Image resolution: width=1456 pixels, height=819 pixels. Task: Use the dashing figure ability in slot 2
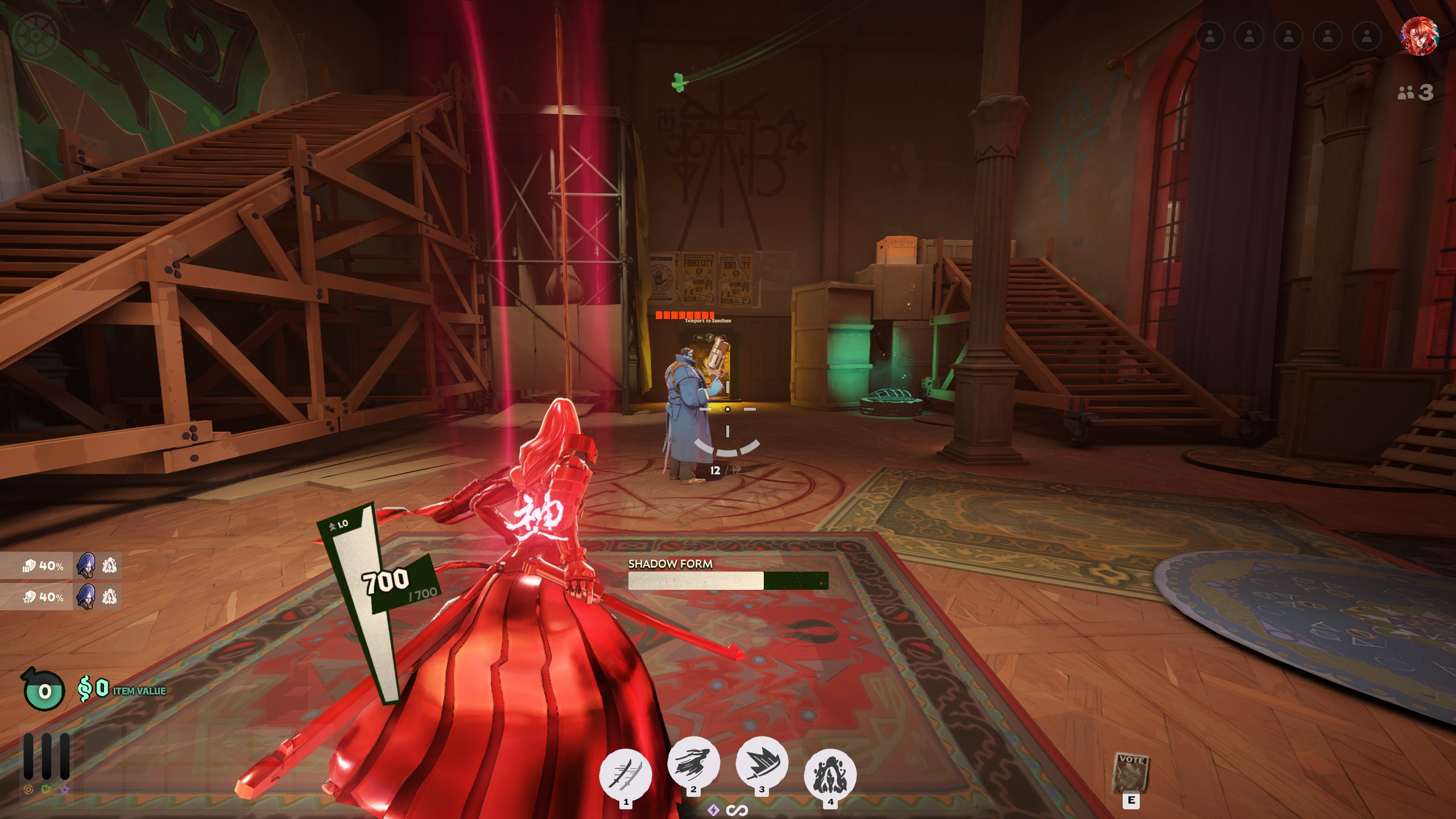[x=693, y=763]
